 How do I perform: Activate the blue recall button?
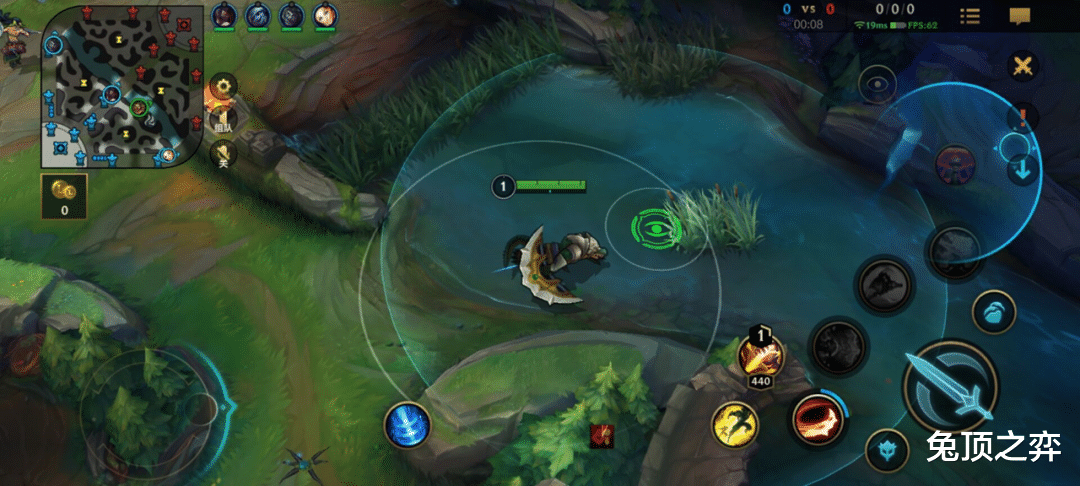(407, 425)
